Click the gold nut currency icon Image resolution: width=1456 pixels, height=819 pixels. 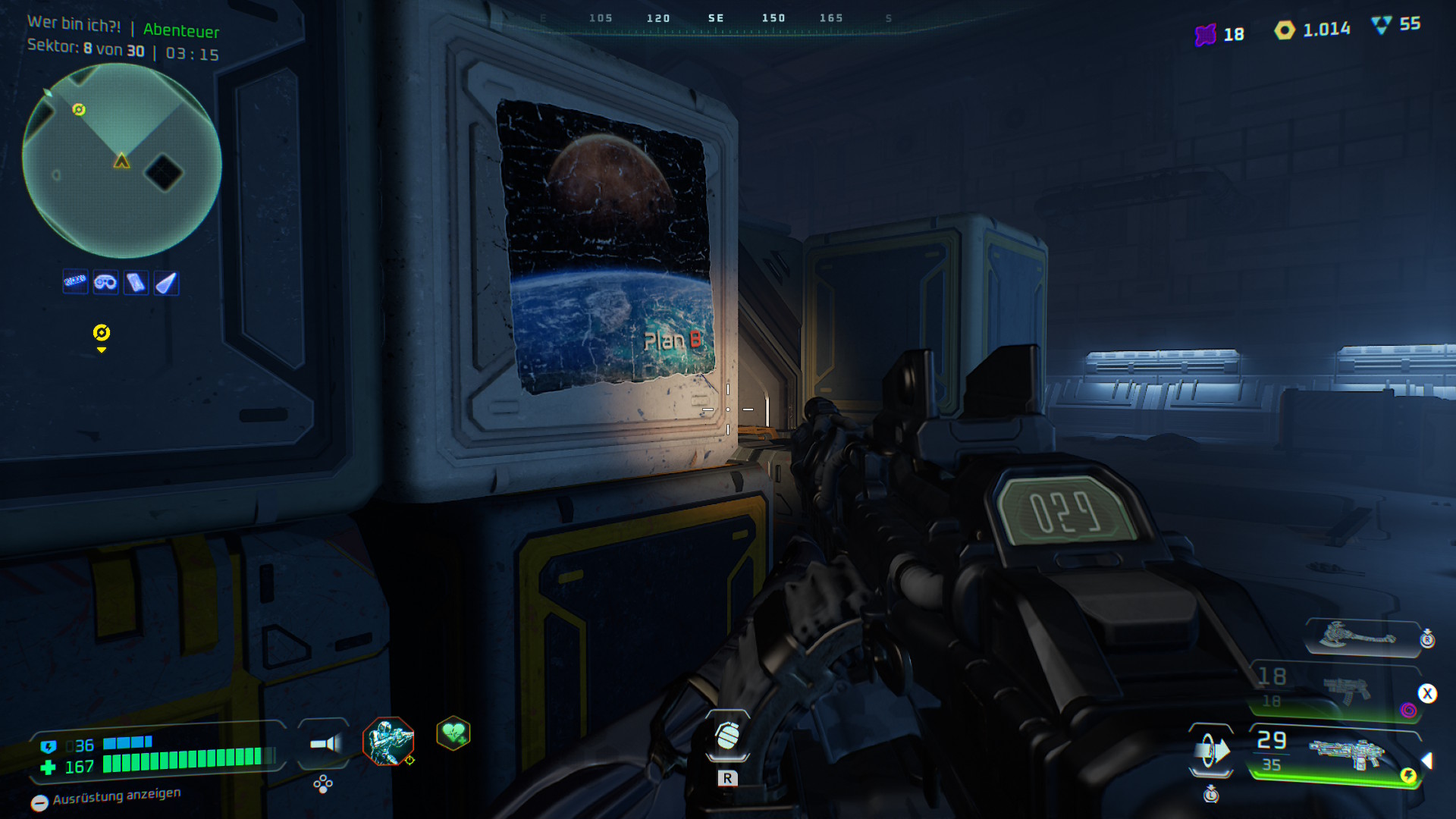coord(1285,30)
